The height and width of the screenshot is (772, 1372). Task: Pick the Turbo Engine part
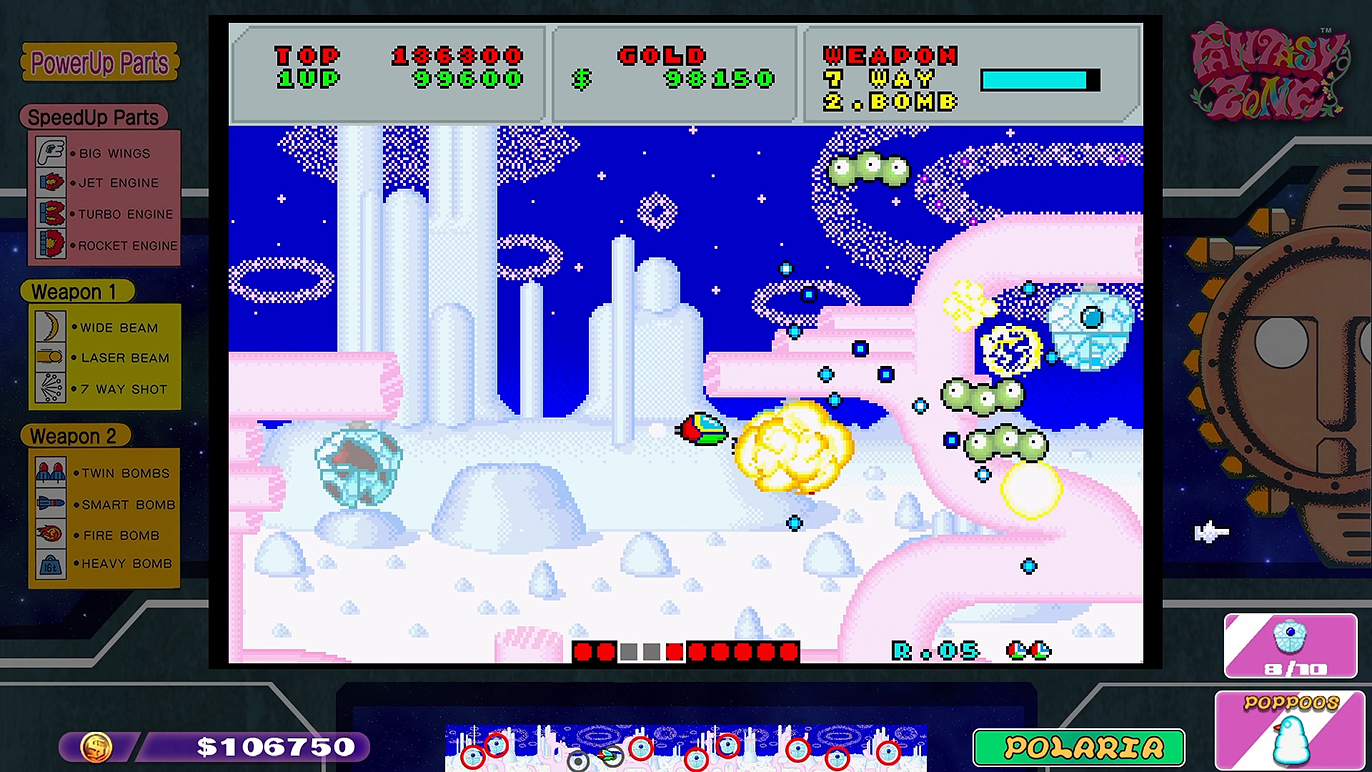(x=104, y=214)
